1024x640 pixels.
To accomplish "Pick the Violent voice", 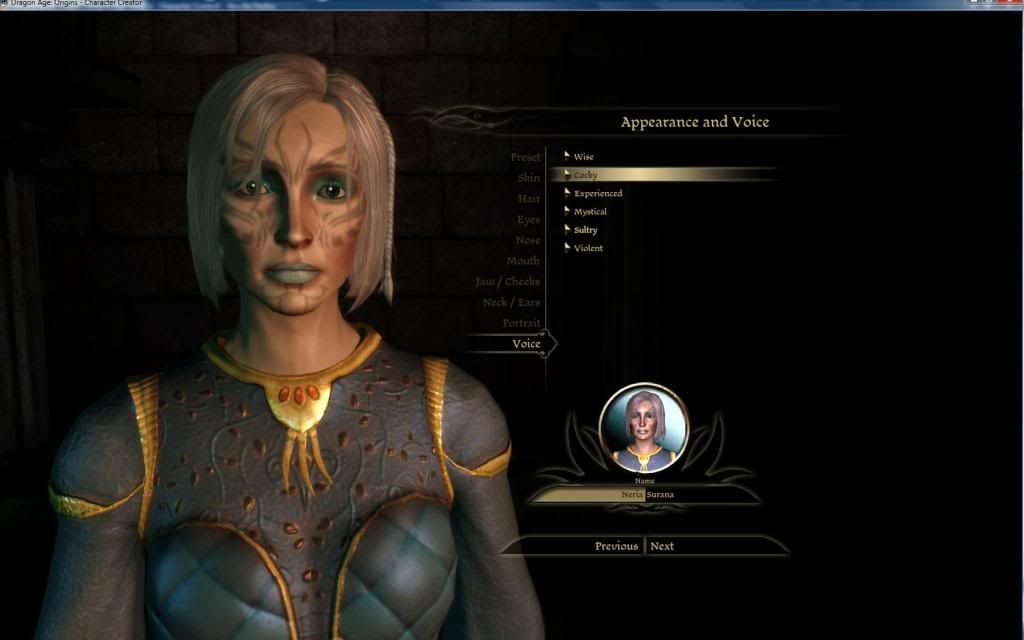I will (x=588, y=248).
